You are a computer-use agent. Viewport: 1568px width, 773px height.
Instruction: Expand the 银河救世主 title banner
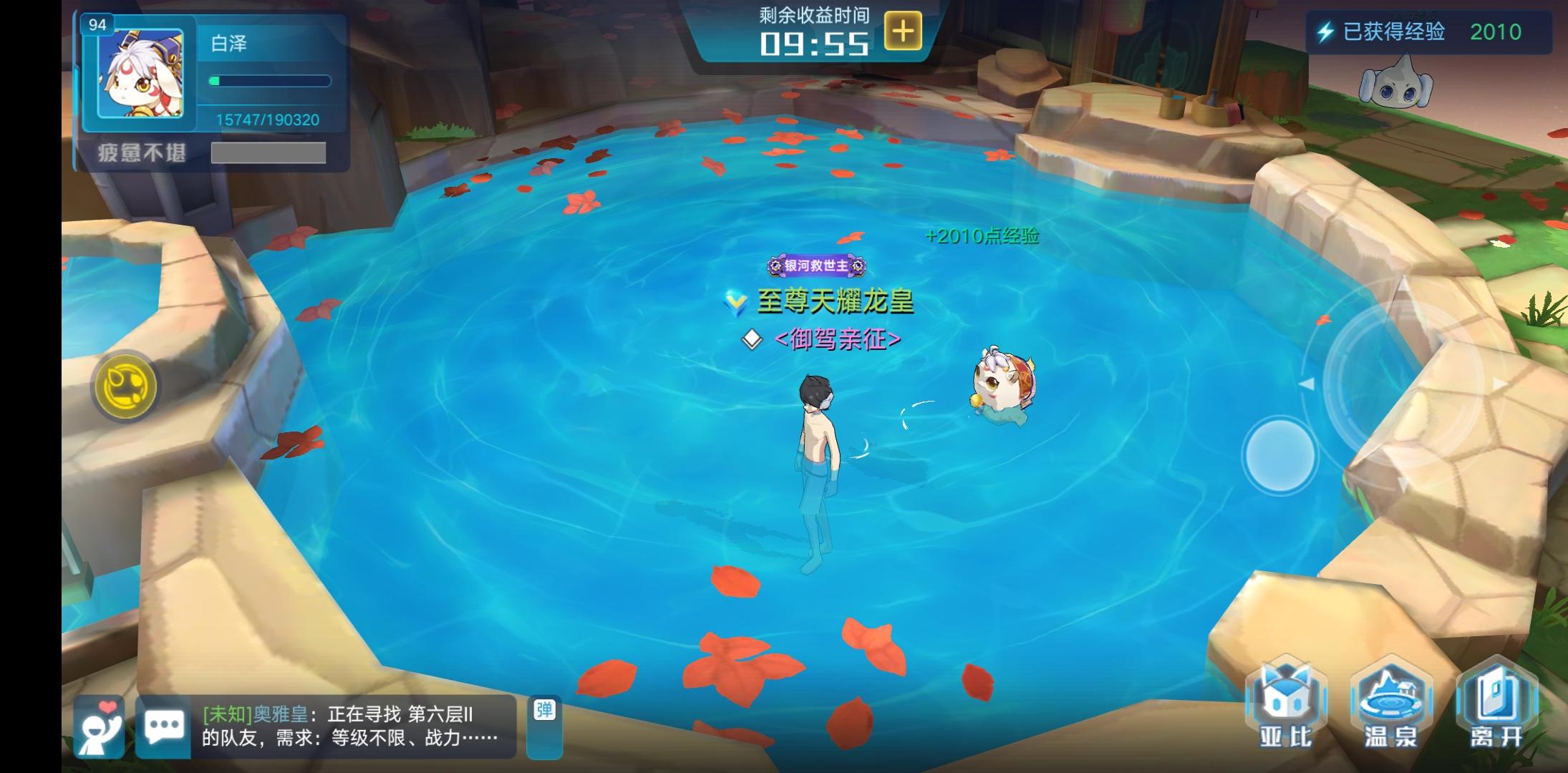coord(816,266)
